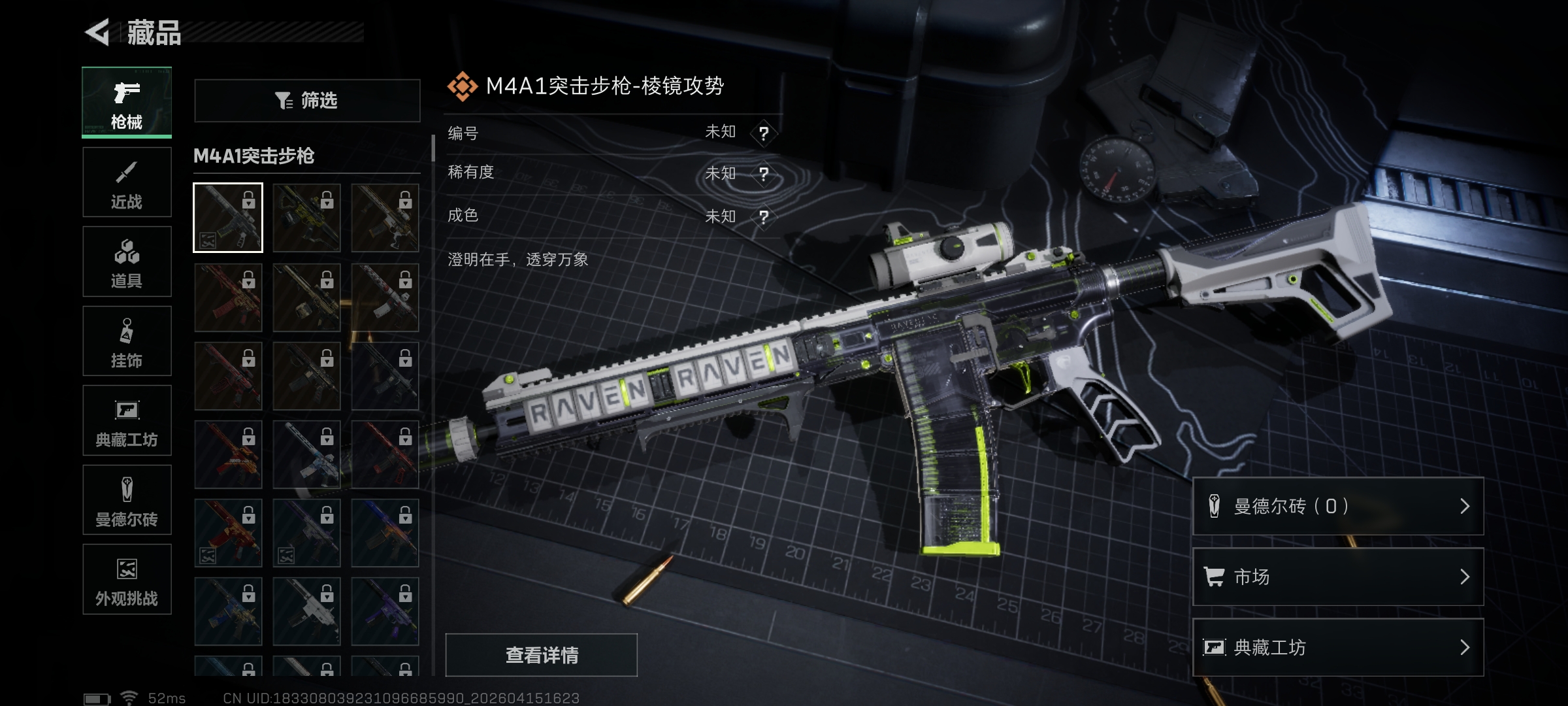Open the 曼德尔砖 (0) entry on the right

pos(1337,507)
